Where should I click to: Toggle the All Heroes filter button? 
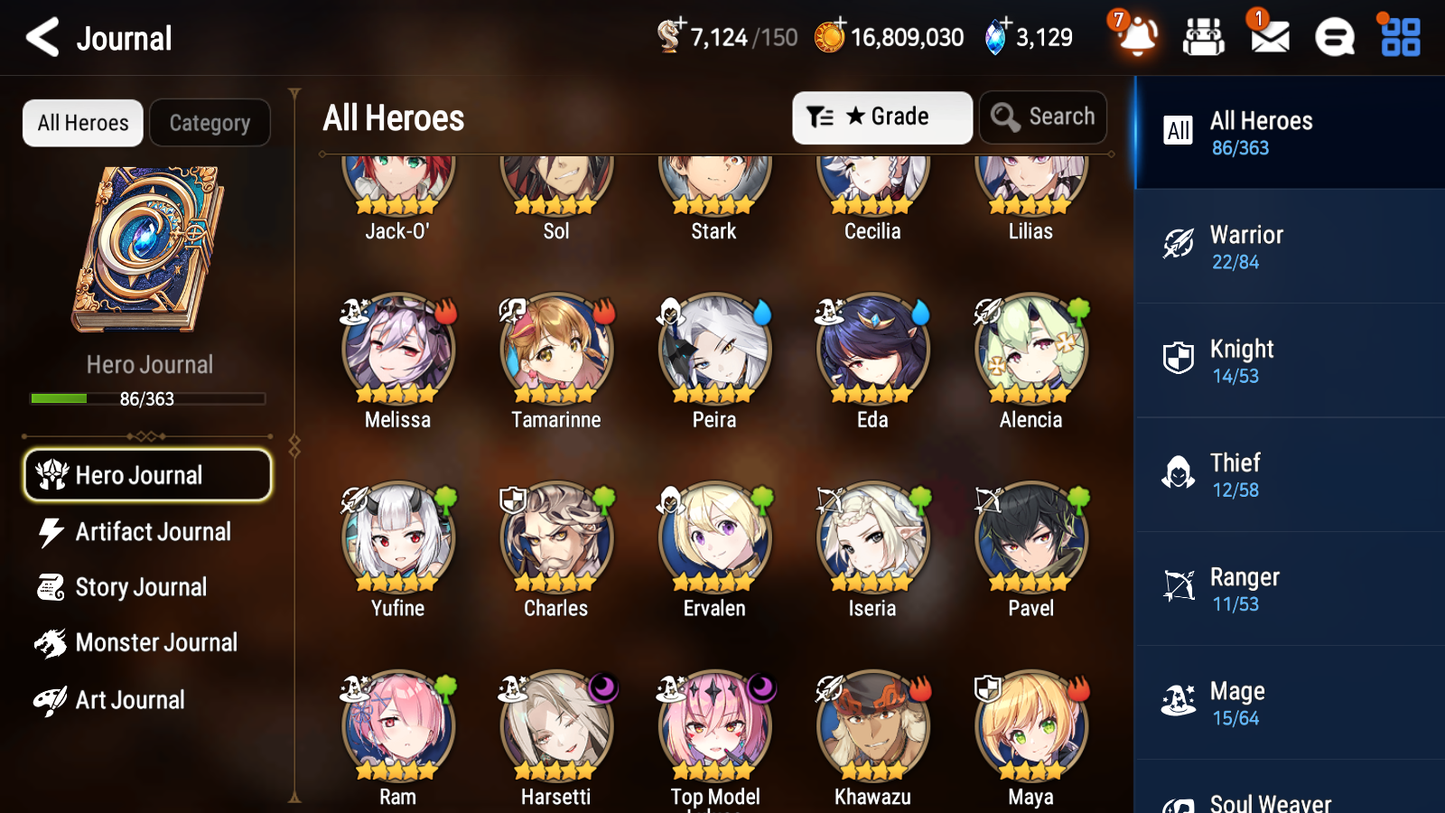82,122
